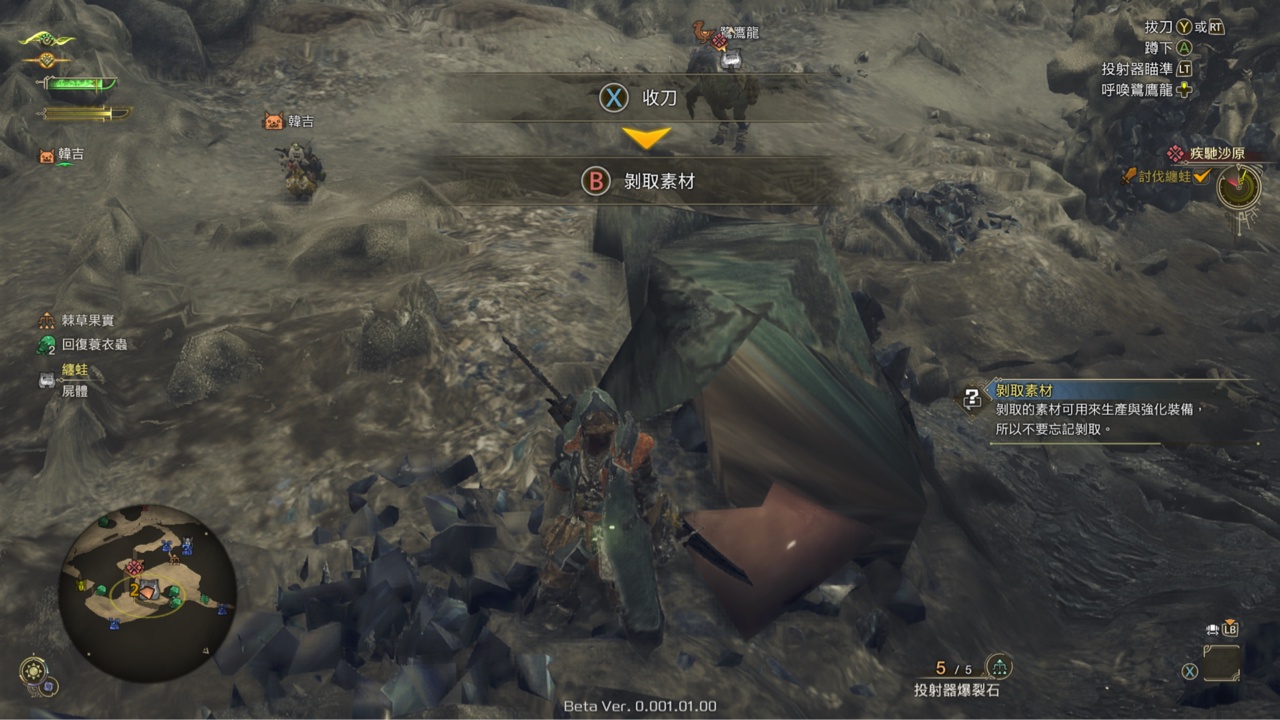Click the round time-of-day dial beside the quest

coord(1238,186)
